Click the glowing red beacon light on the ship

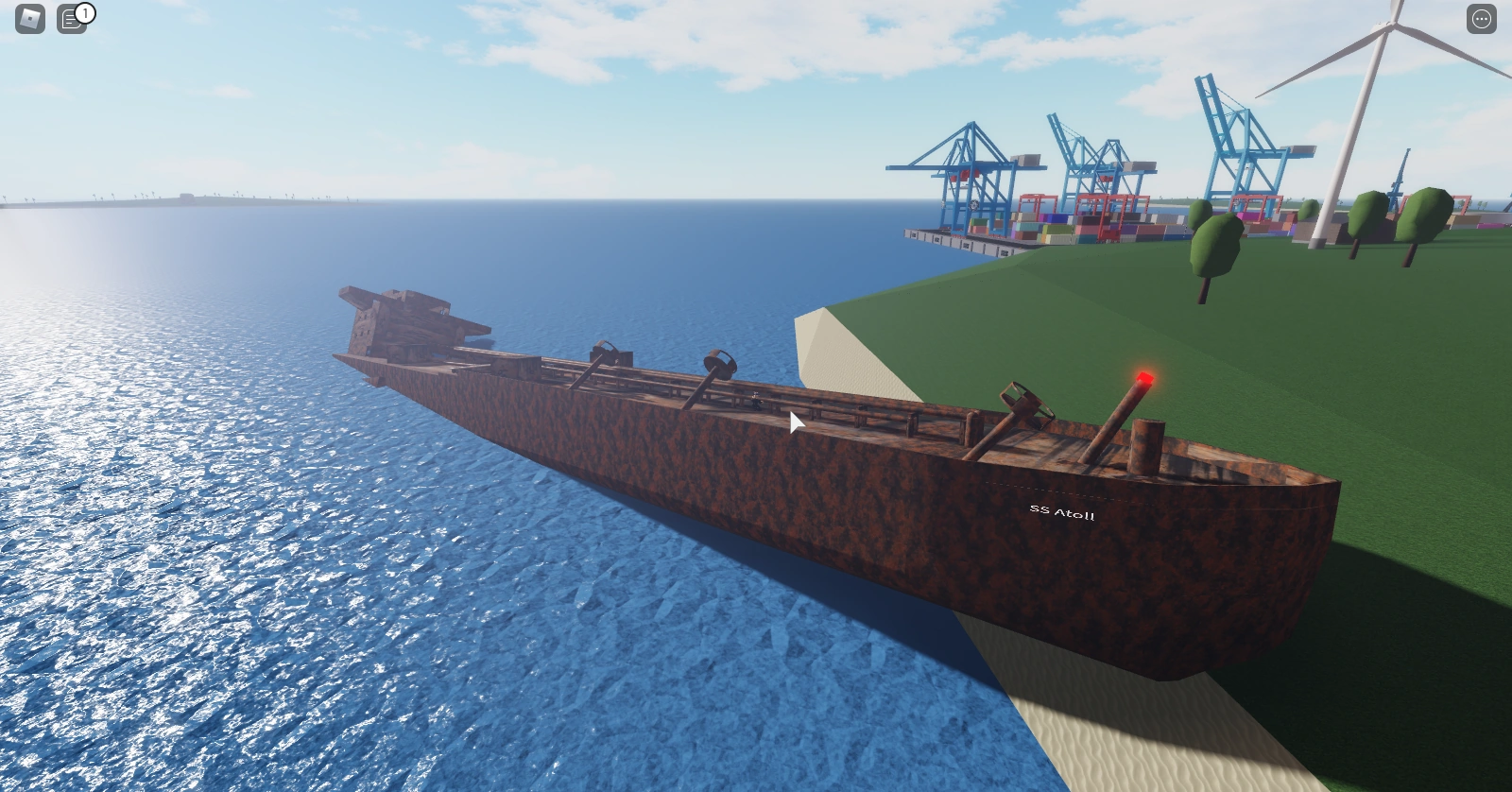point(1143,377)
